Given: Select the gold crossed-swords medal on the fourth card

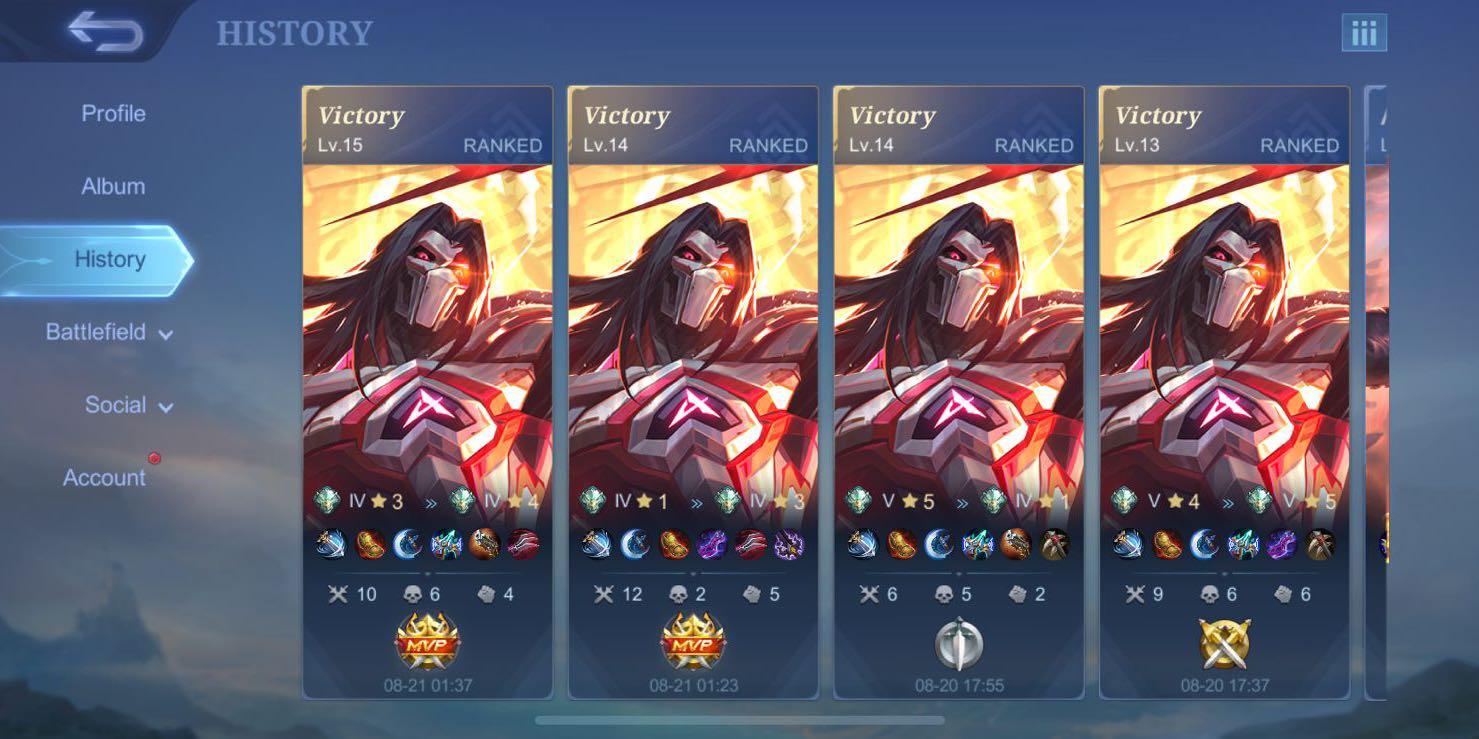Looking at the screenshot, I should pyautogui.click(x=1224, y=646).
